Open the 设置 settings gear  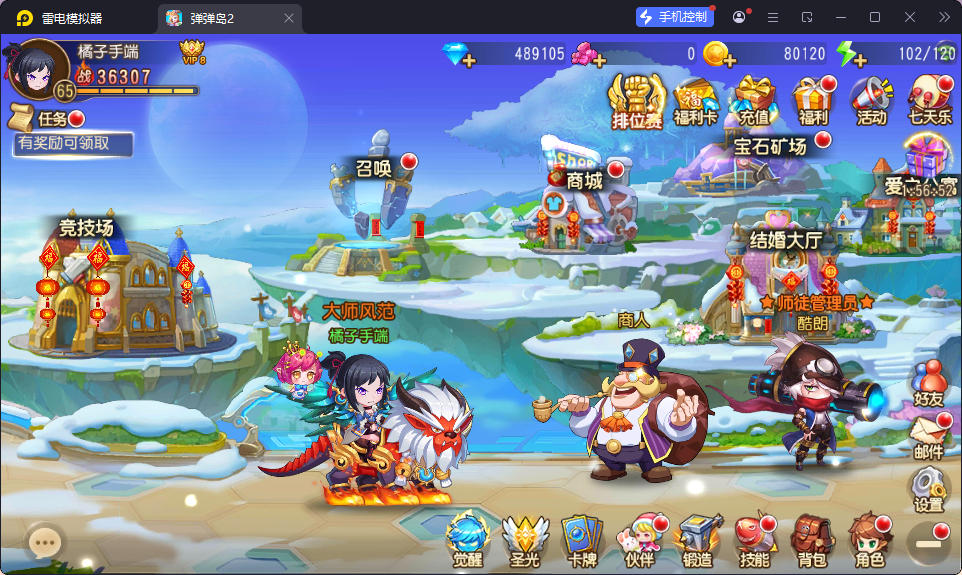pyautogui.click(x=929, y=490)
